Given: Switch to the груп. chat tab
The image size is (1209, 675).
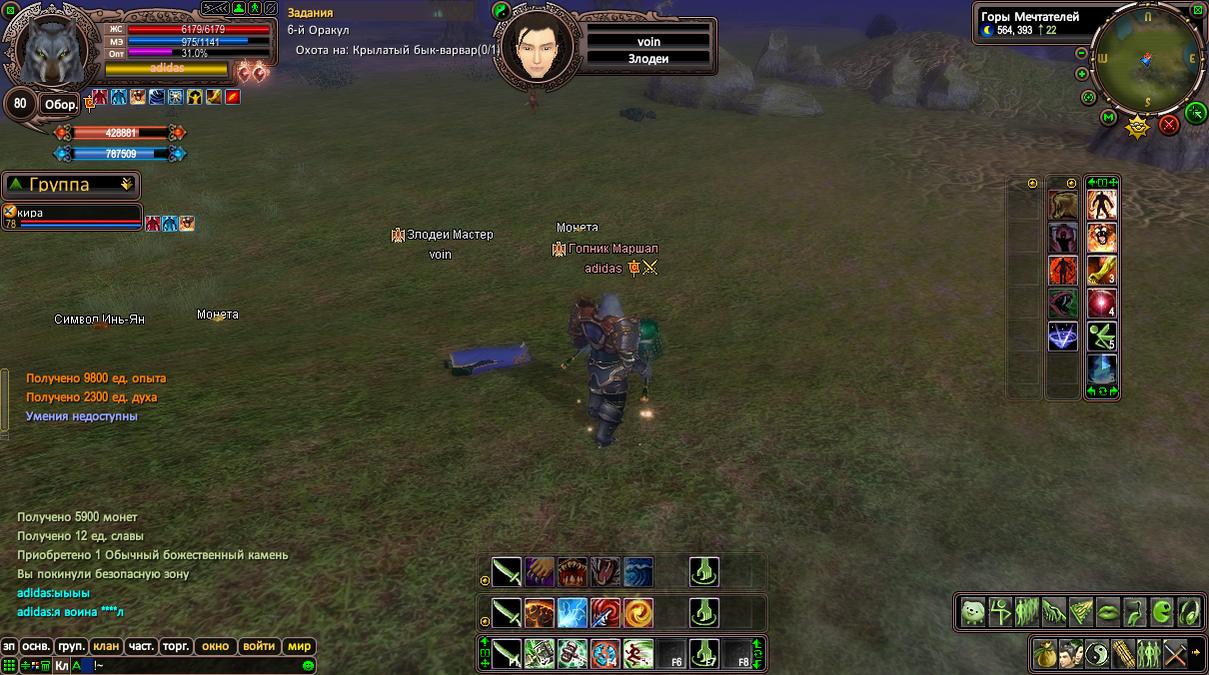Looking at the screenshot, I should [71, 646].
